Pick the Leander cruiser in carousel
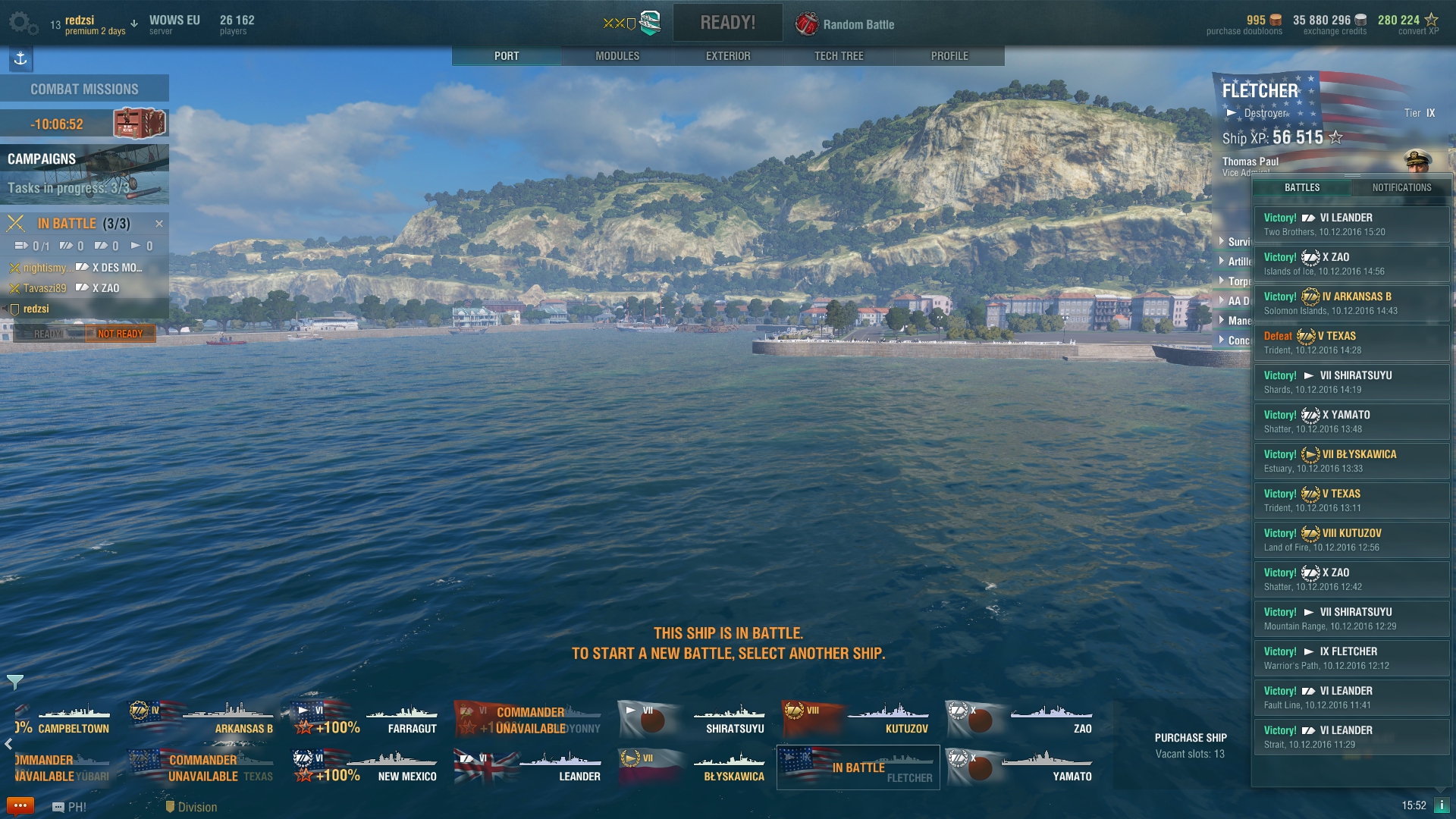 coord(529,767)
